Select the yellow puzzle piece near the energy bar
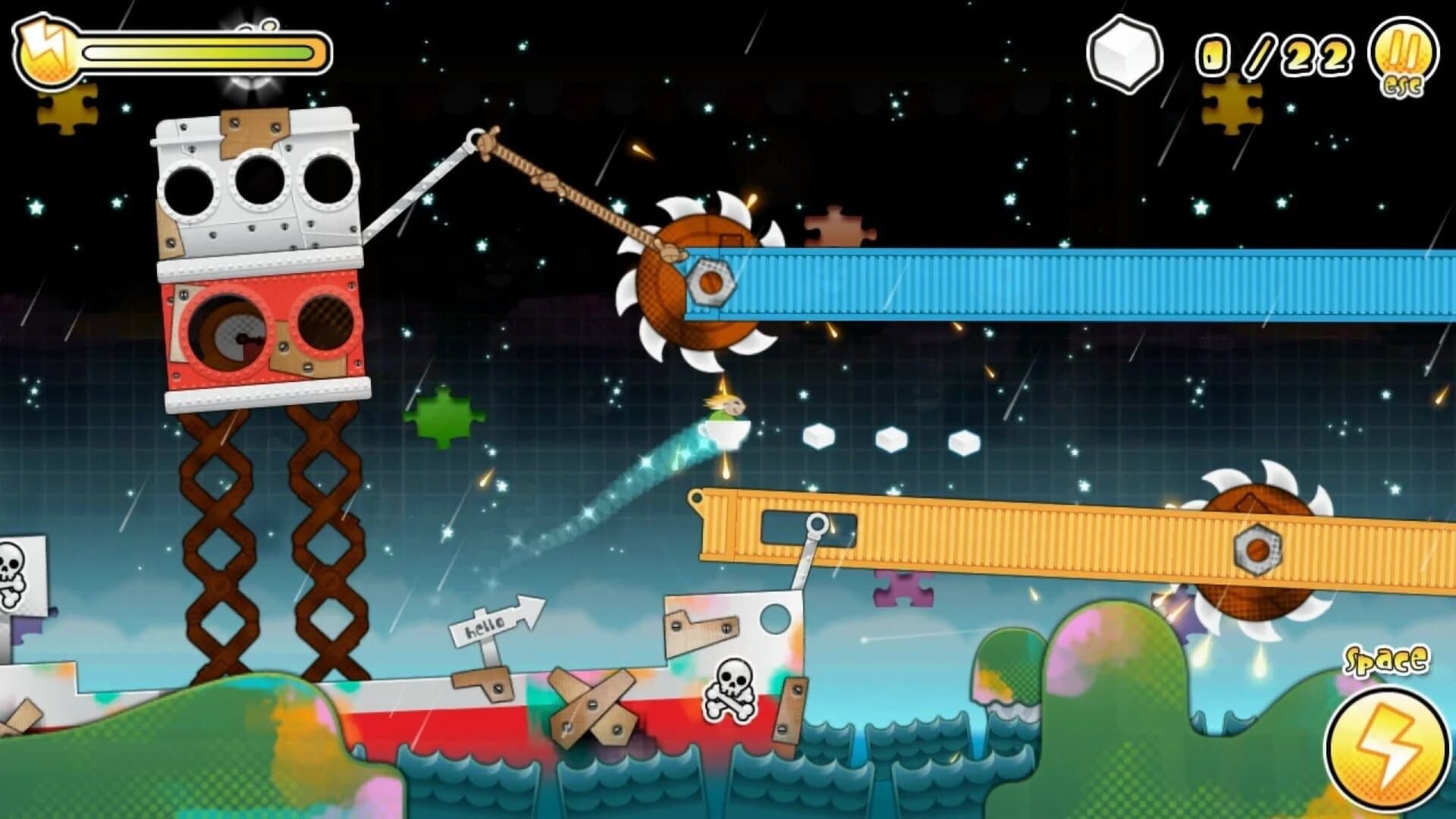 [68, 108]
